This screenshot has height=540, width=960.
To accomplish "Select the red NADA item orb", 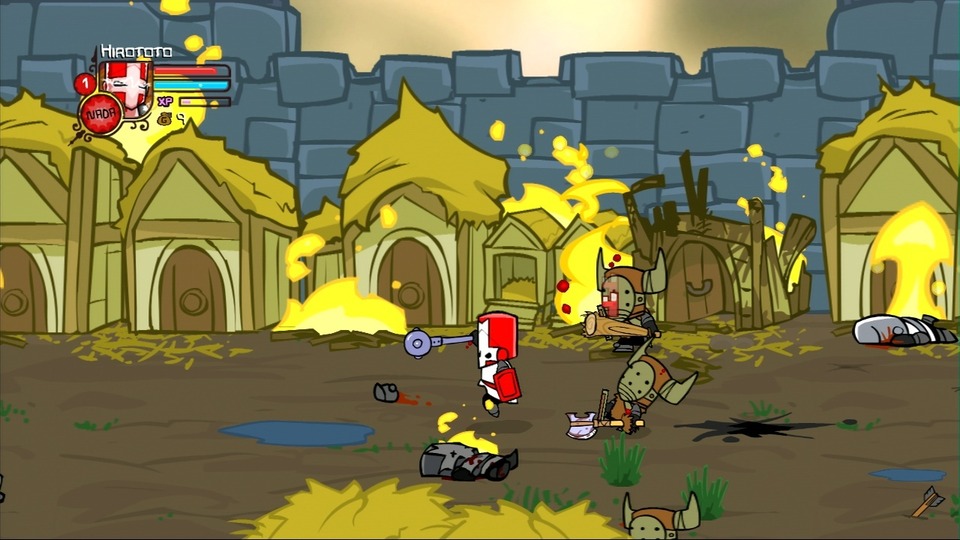I will (101, 113).
